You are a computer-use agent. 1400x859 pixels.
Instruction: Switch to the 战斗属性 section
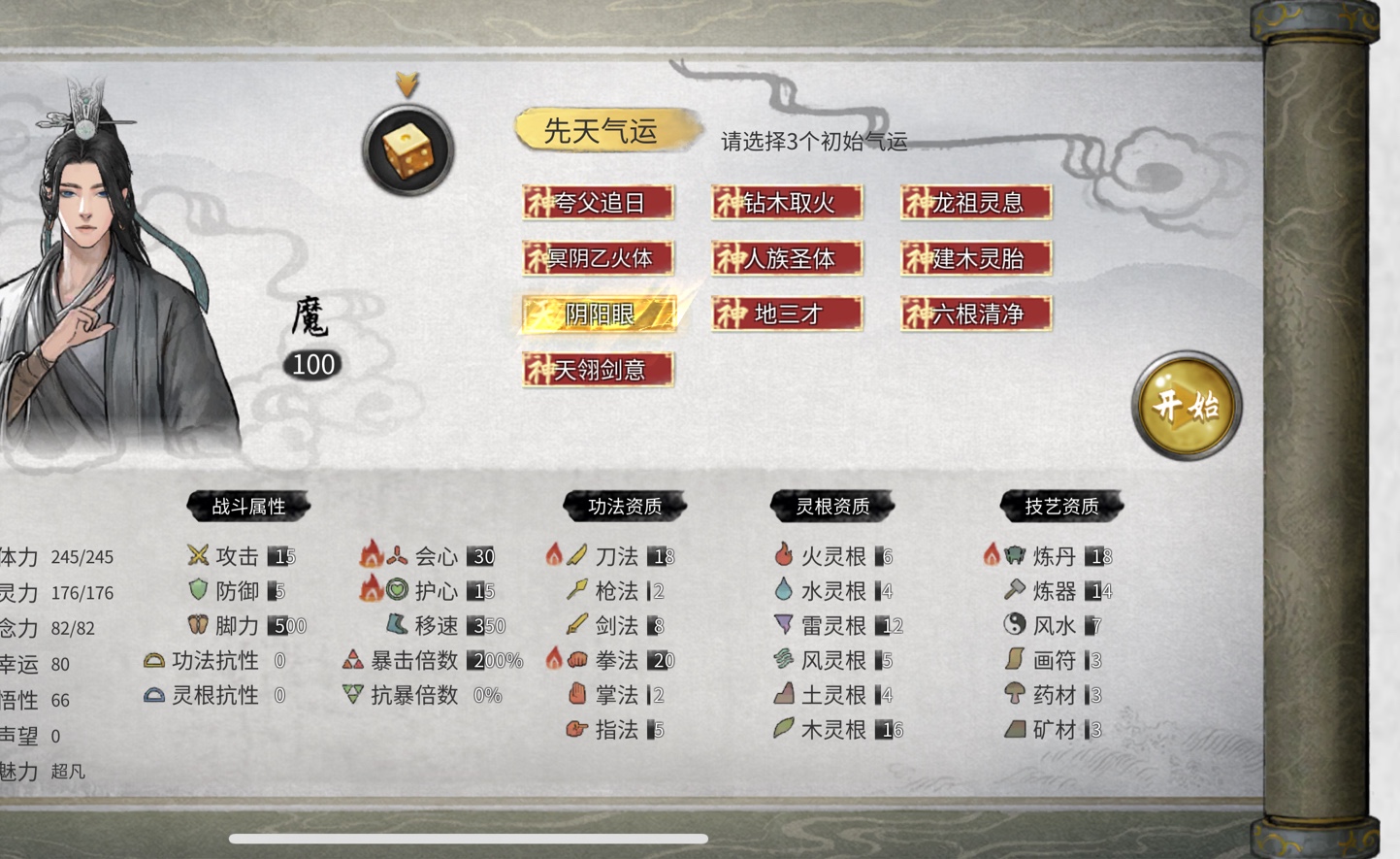click(248, 506)
